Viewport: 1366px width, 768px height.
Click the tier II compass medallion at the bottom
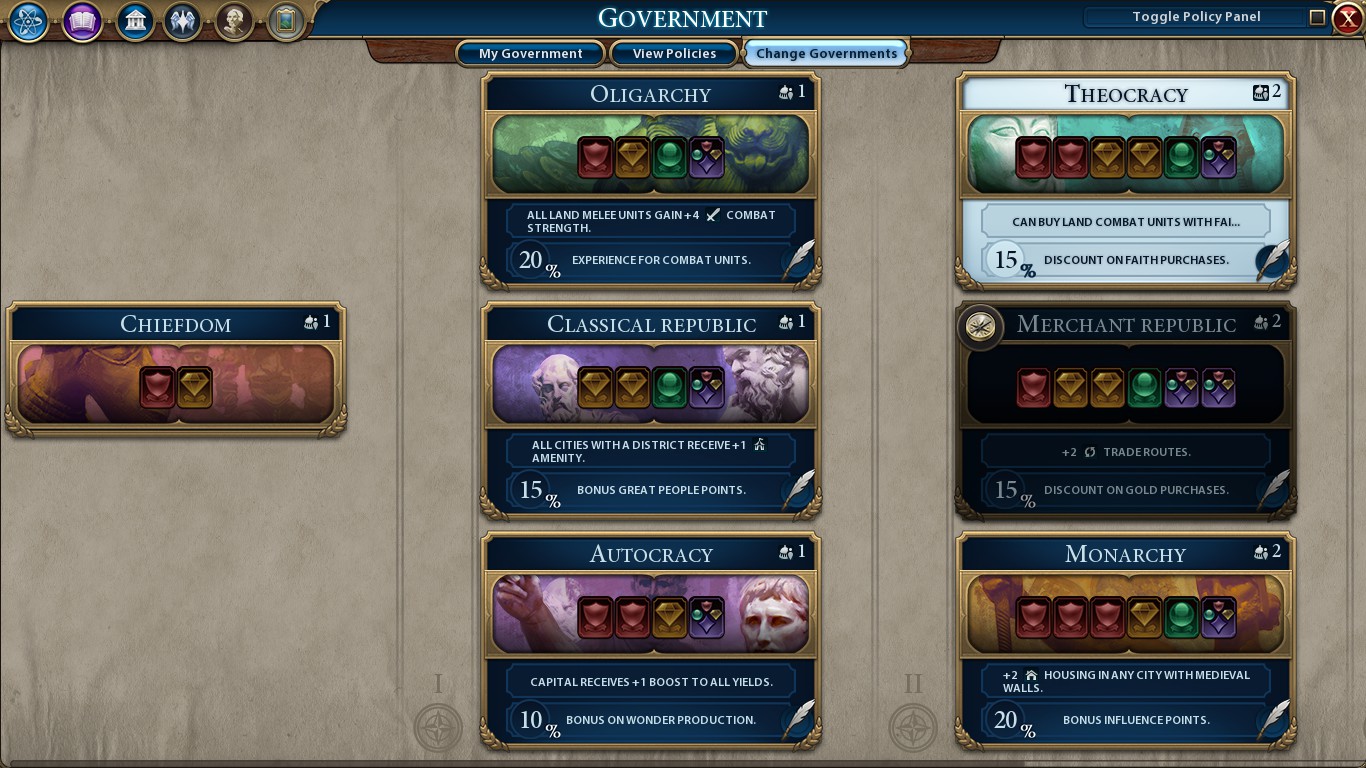pos(911,729)
